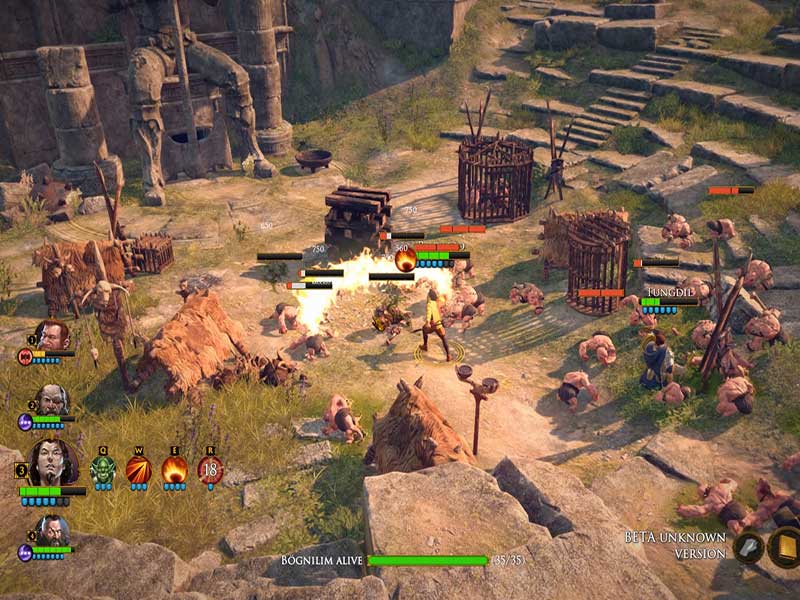Select the red-haired dwarf hero portrait

coord(52,337)
